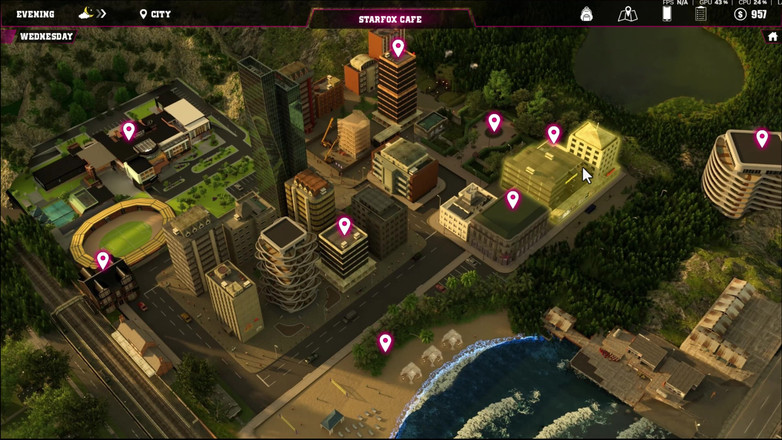Select the marker in the small tree park
The height and width of the screenshot is (440, 782).
tap(494, 122)
